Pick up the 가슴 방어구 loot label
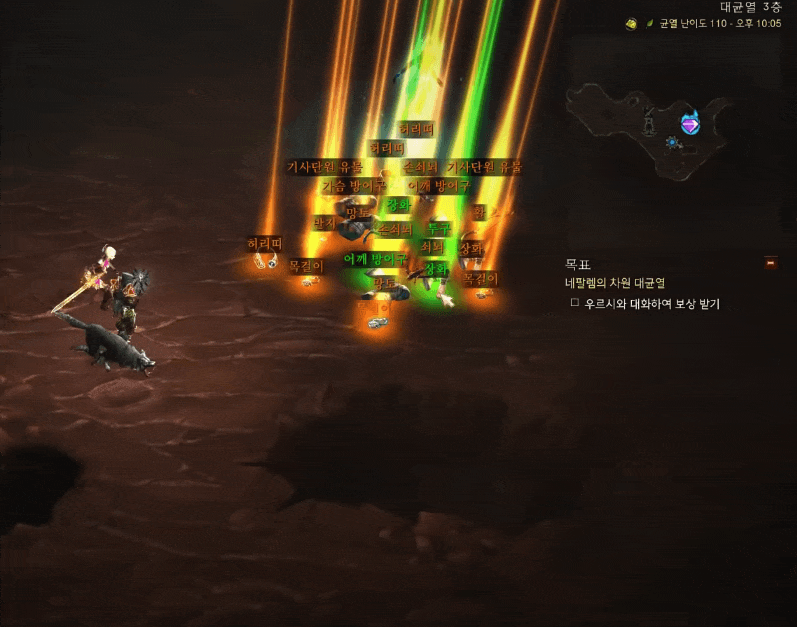This screenshot has width=797, height=627. [x=353, y=185]
